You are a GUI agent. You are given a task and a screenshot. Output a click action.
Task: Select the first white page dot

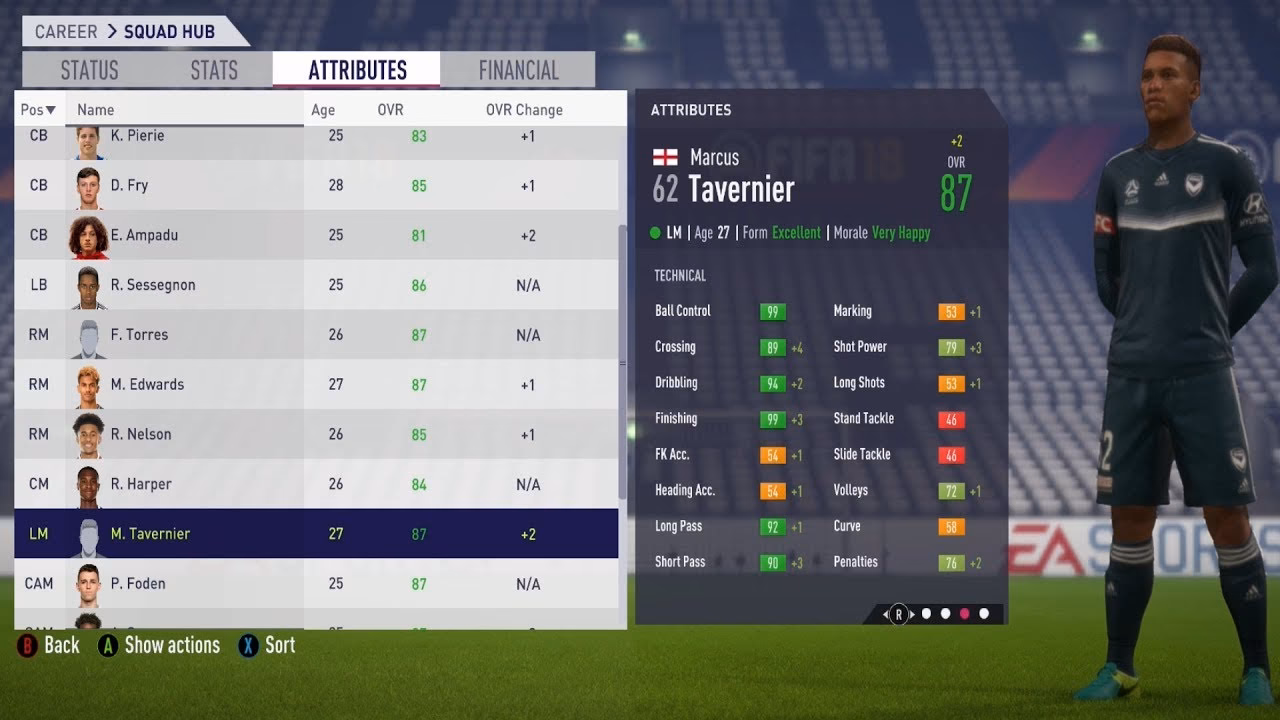point(927,614)
